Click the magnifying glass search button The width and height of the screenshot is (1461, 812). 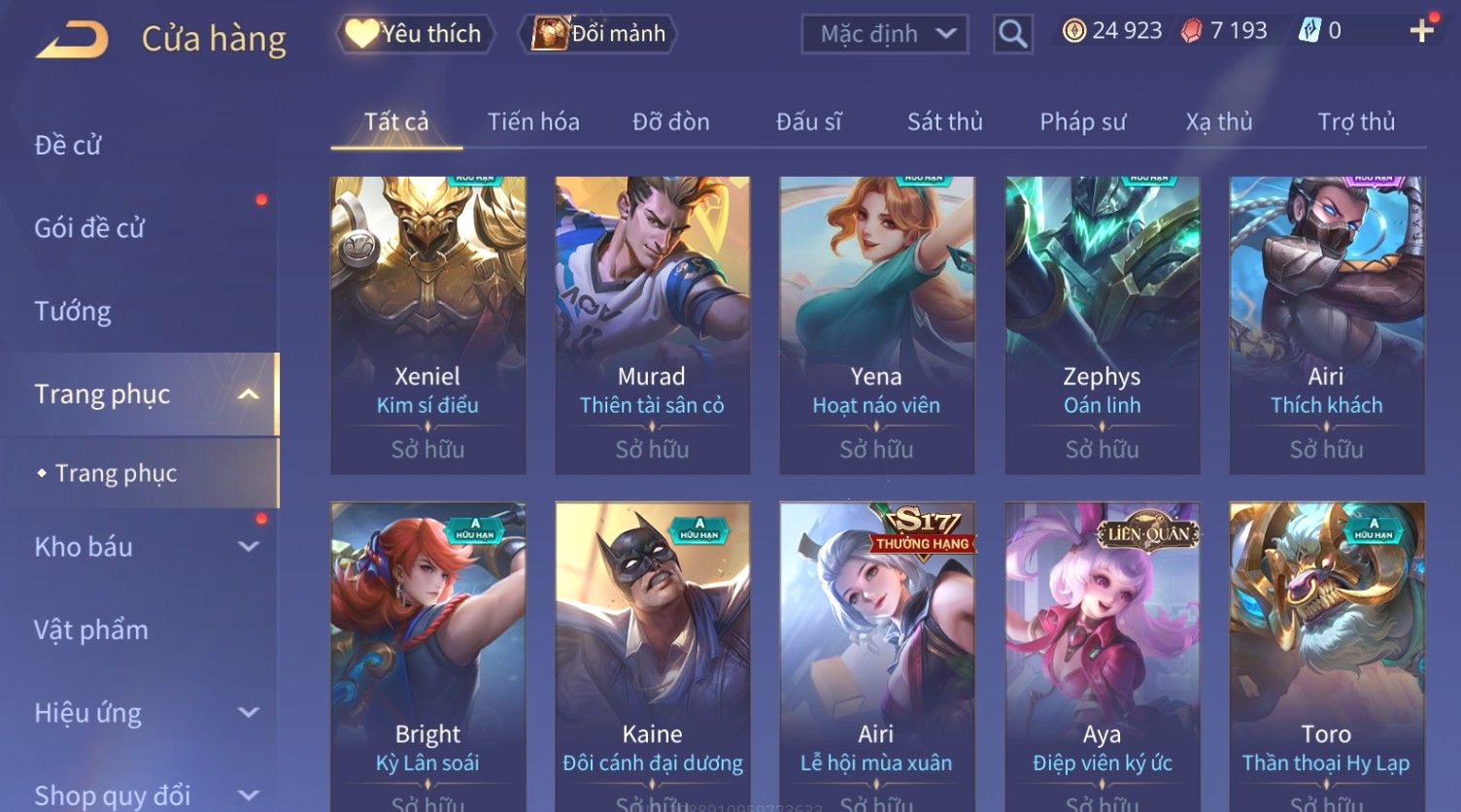1012,35
